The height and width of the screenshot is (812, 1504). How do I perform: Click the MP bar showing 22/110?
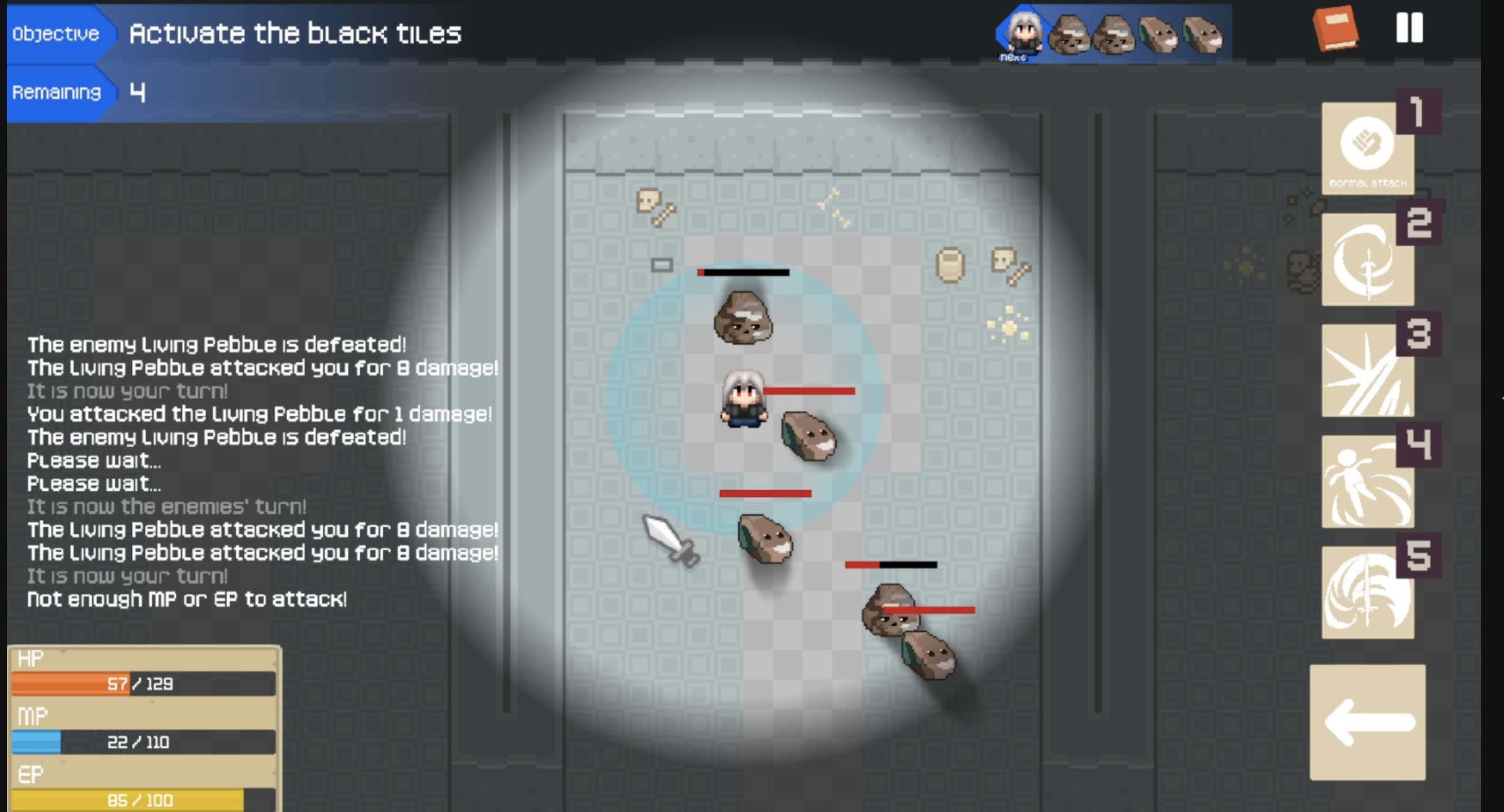point(142,741)
